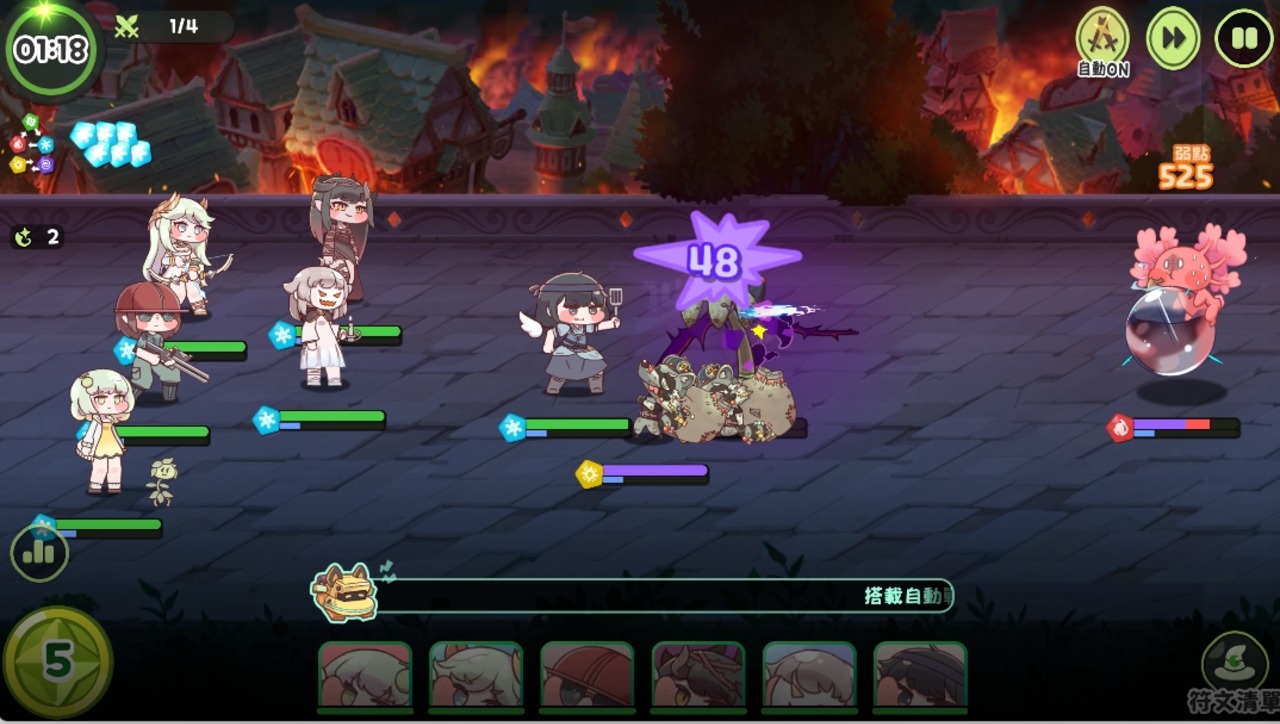Open the battle statistics bar chart button
The height and width of the screenshot is (724, 1280).
39,553
